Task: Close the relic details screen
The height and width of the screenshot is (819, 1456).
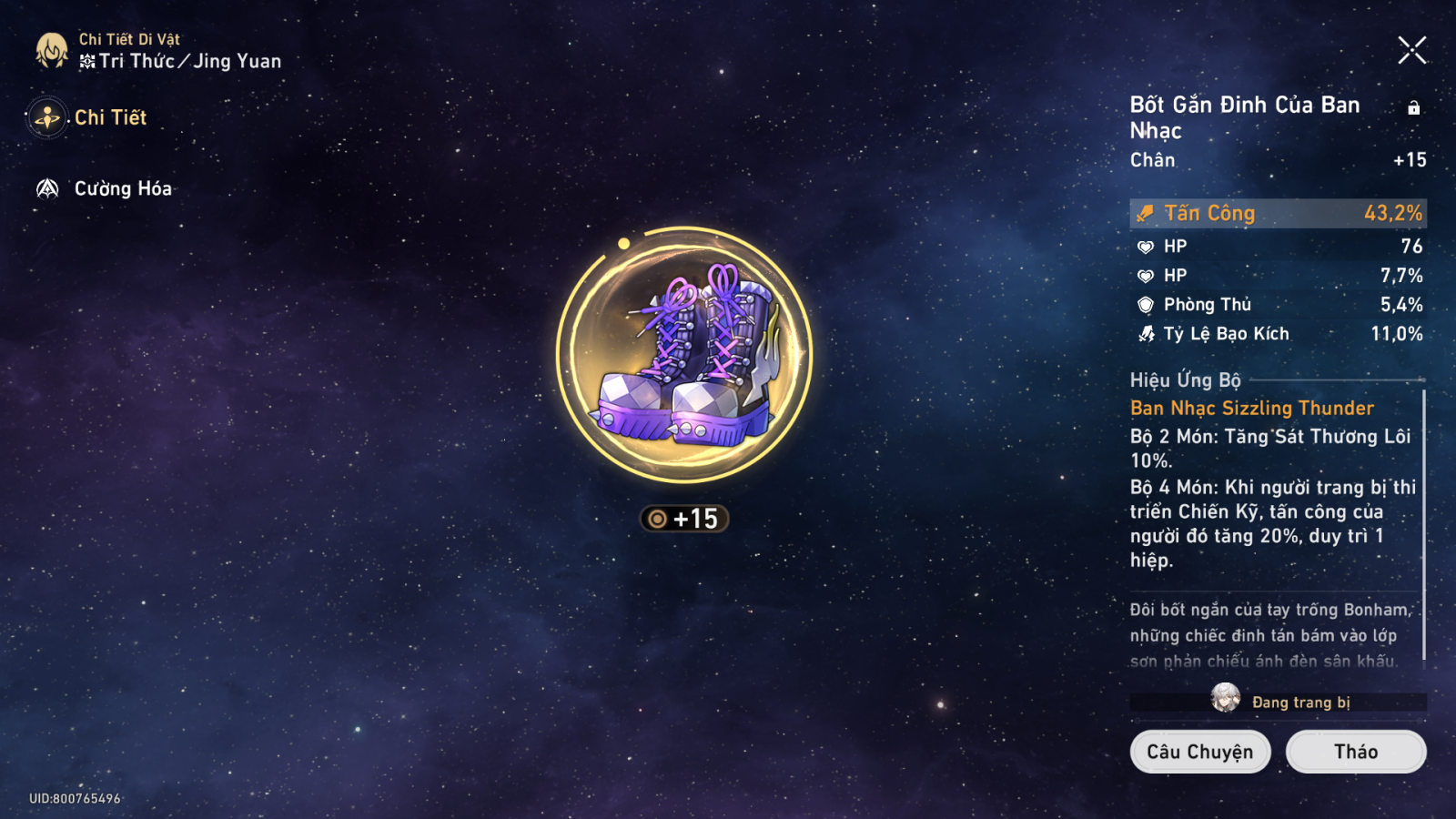Action: 1411,51
